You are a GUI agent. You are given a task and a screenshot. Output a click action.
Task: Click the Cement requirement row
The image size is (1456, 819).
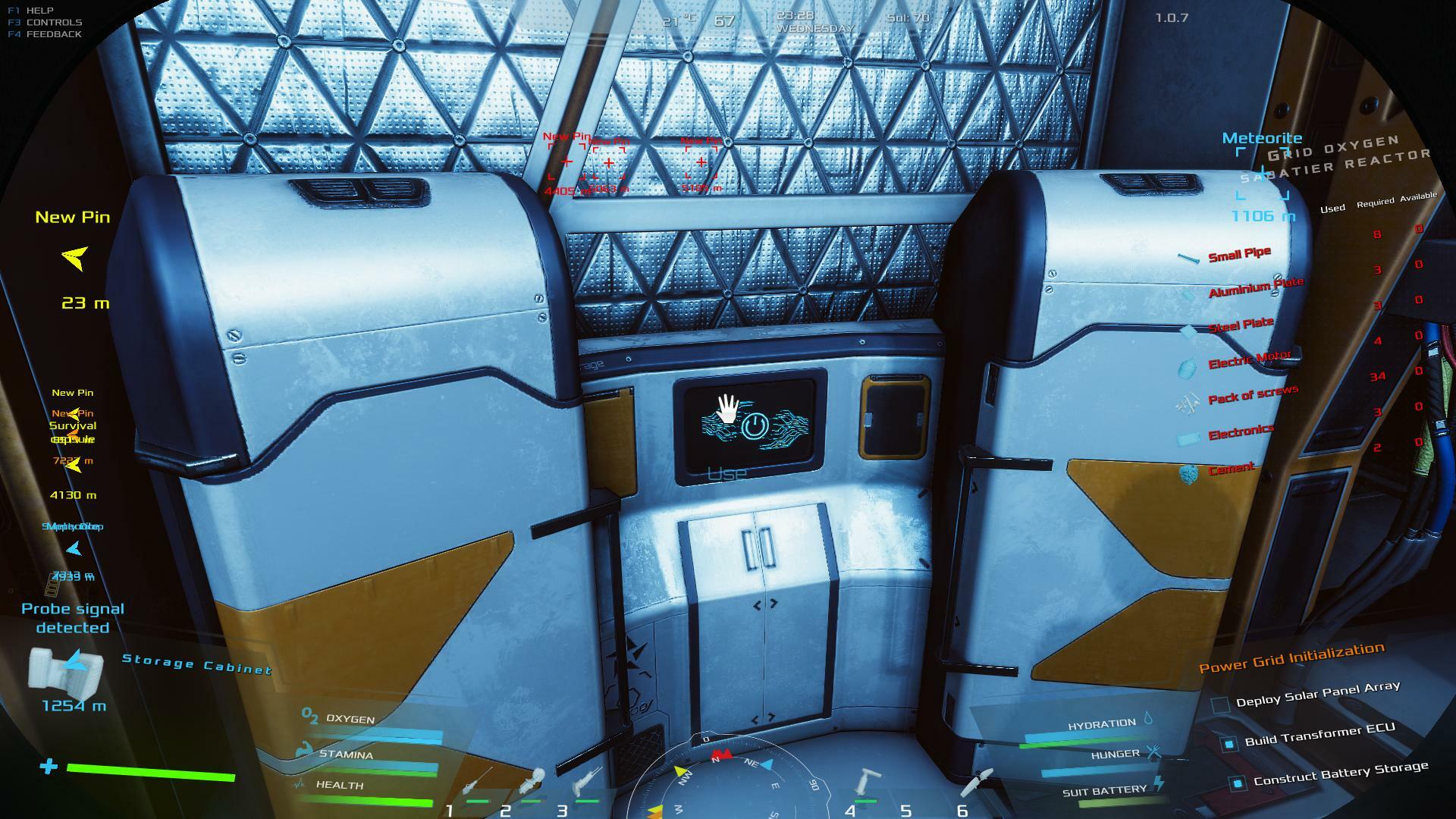[x=1231, y=469]
